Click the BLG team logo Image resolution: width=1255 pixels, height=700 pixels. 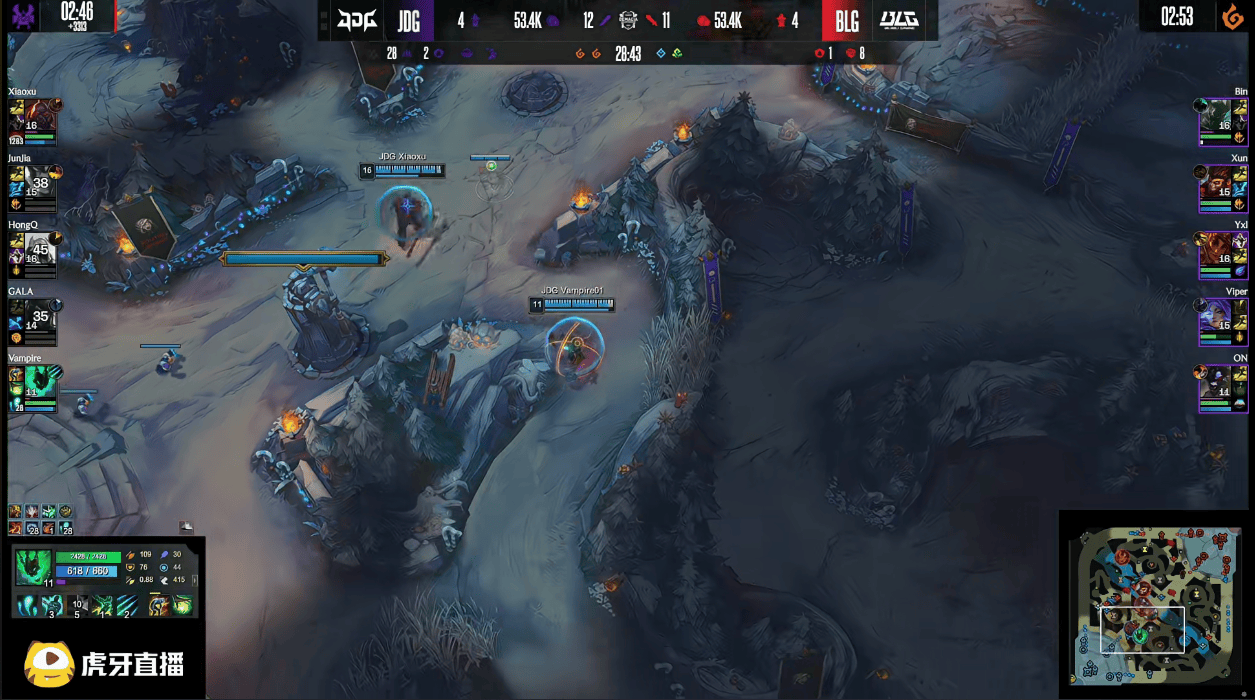click(900, 20)
